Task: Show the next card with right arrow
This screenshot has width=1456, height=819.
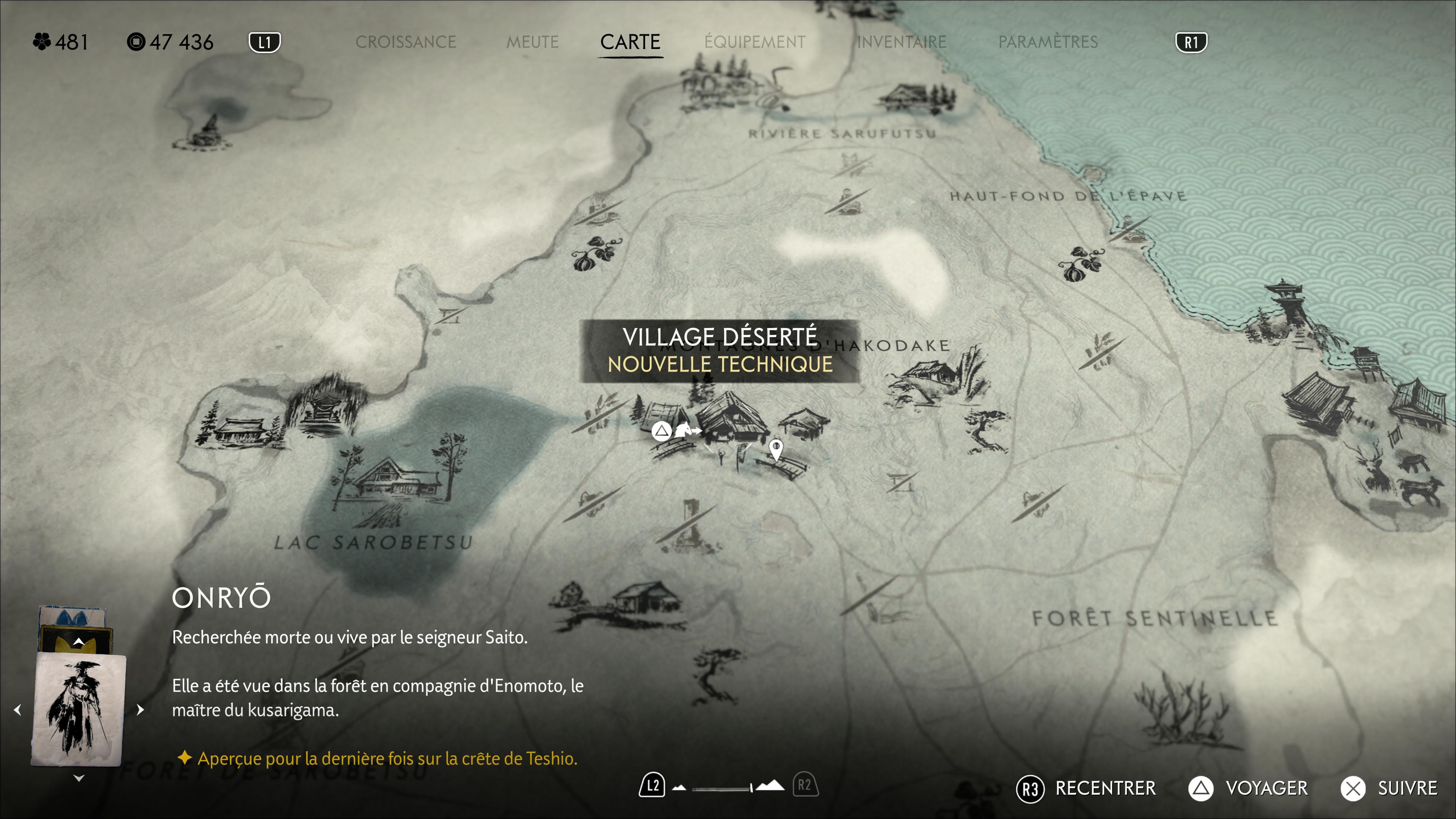Action: 140,709
